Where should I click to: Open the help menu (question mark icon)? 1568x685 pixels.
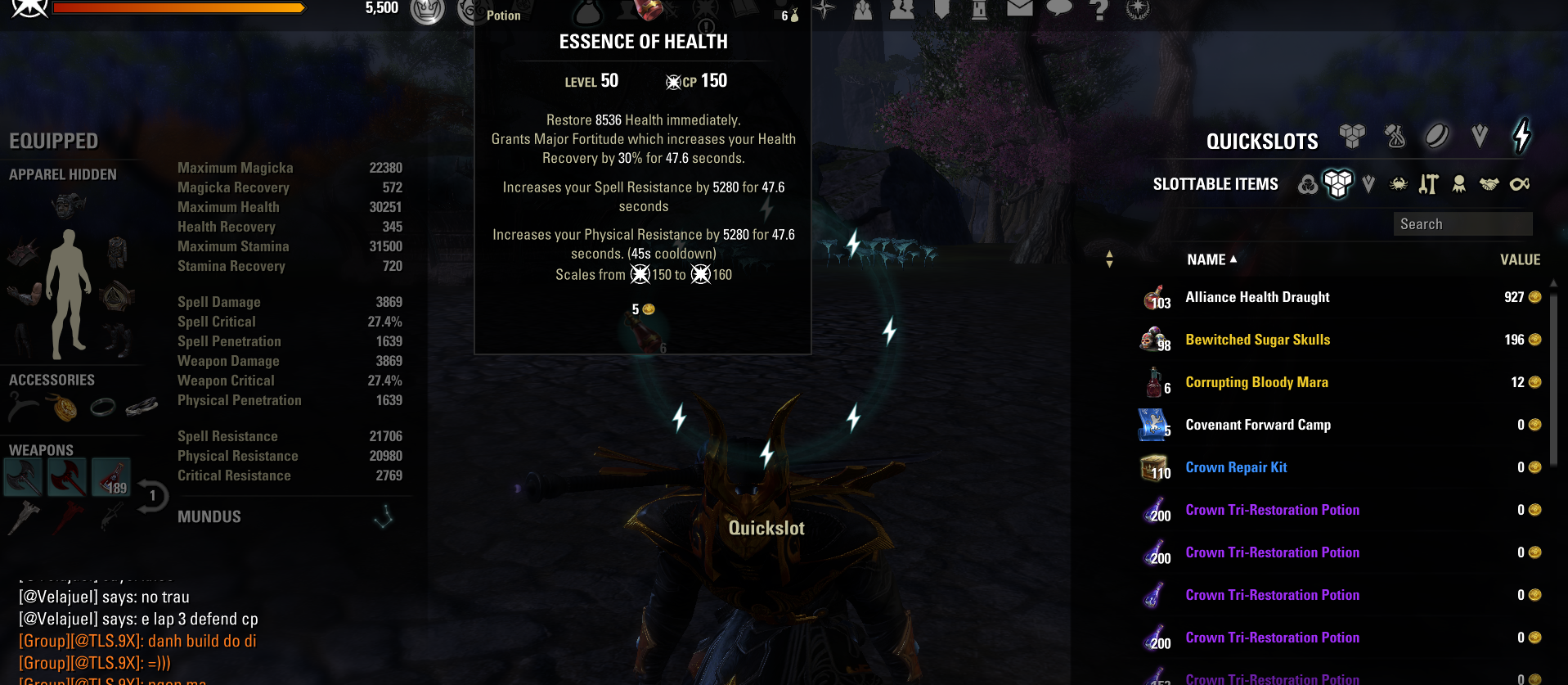[x=1098, y=11]
